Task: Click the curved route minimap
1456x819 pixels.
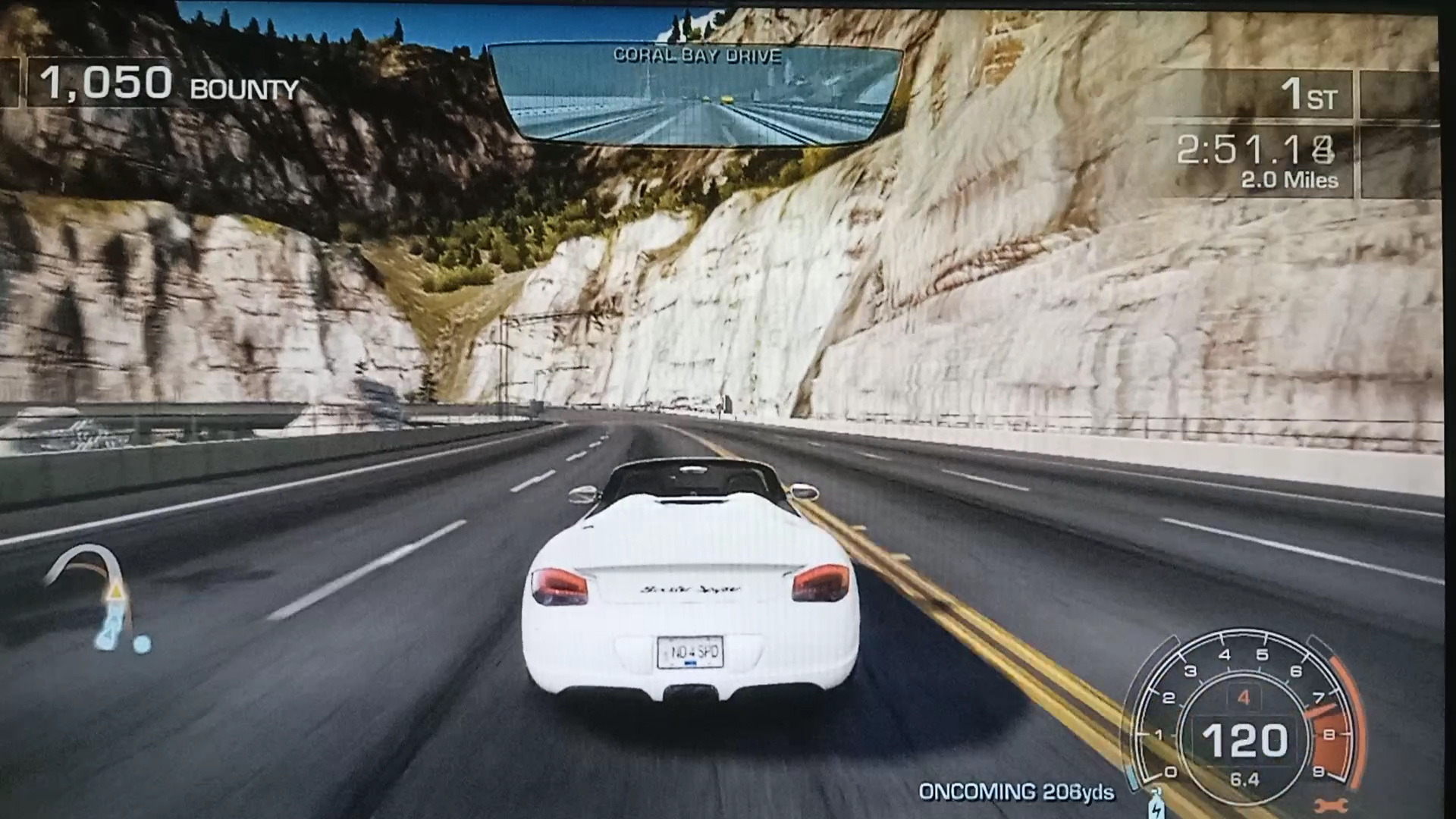Action: tap(99, 599)
